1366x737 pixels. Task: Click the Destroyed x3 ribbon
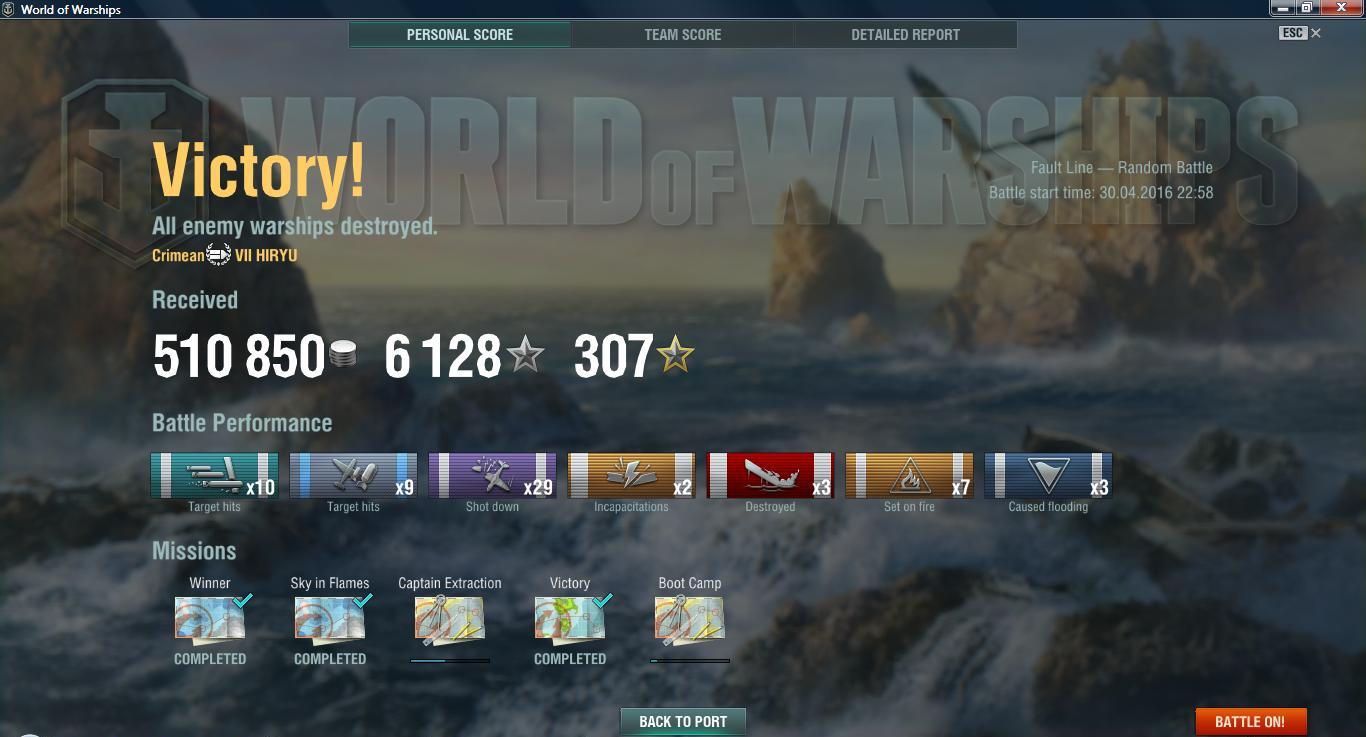click(770, 476)
